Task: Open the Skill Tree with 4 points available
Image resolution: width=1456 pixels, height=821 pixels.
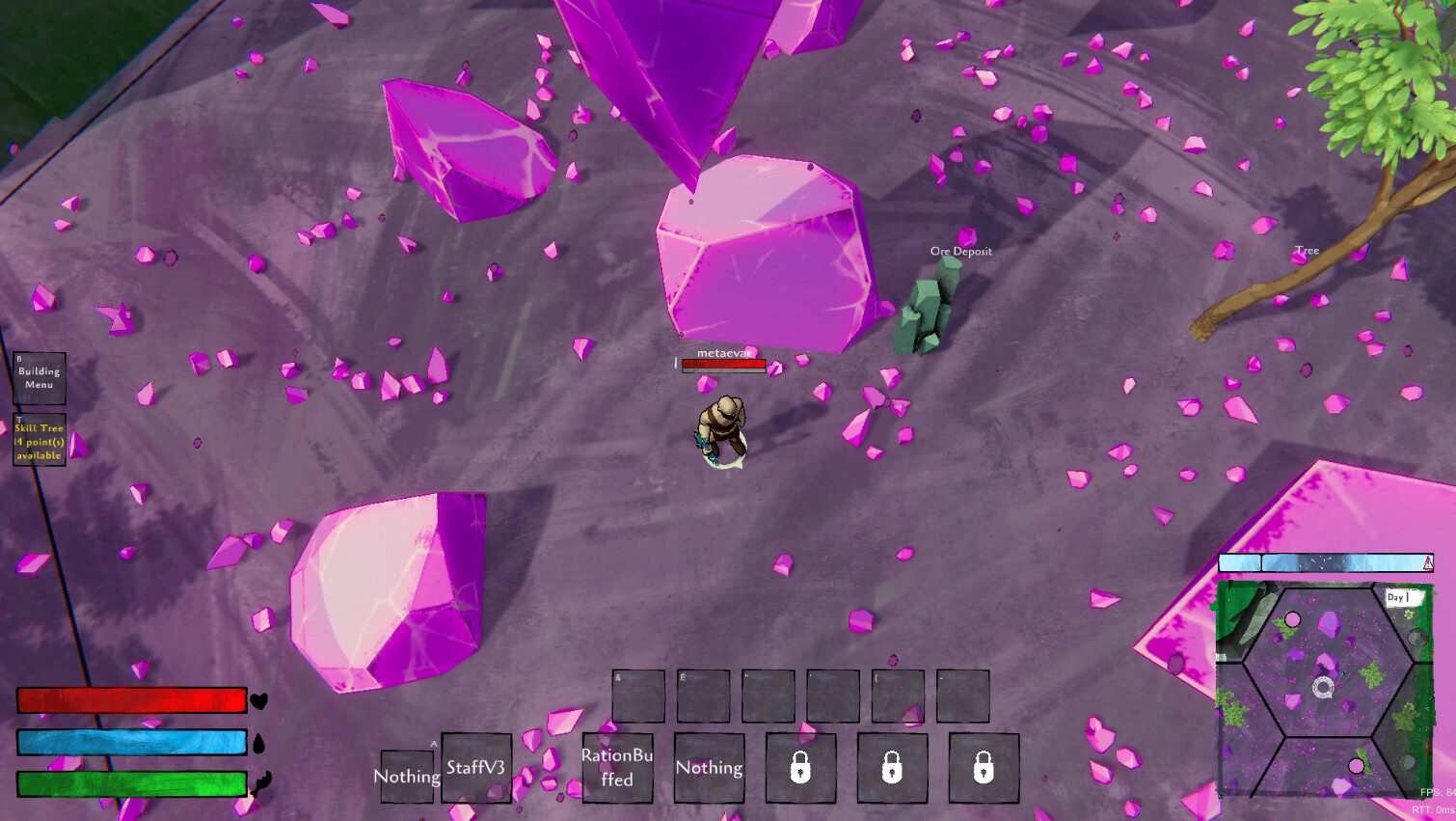Action: (x=39, y=439)
